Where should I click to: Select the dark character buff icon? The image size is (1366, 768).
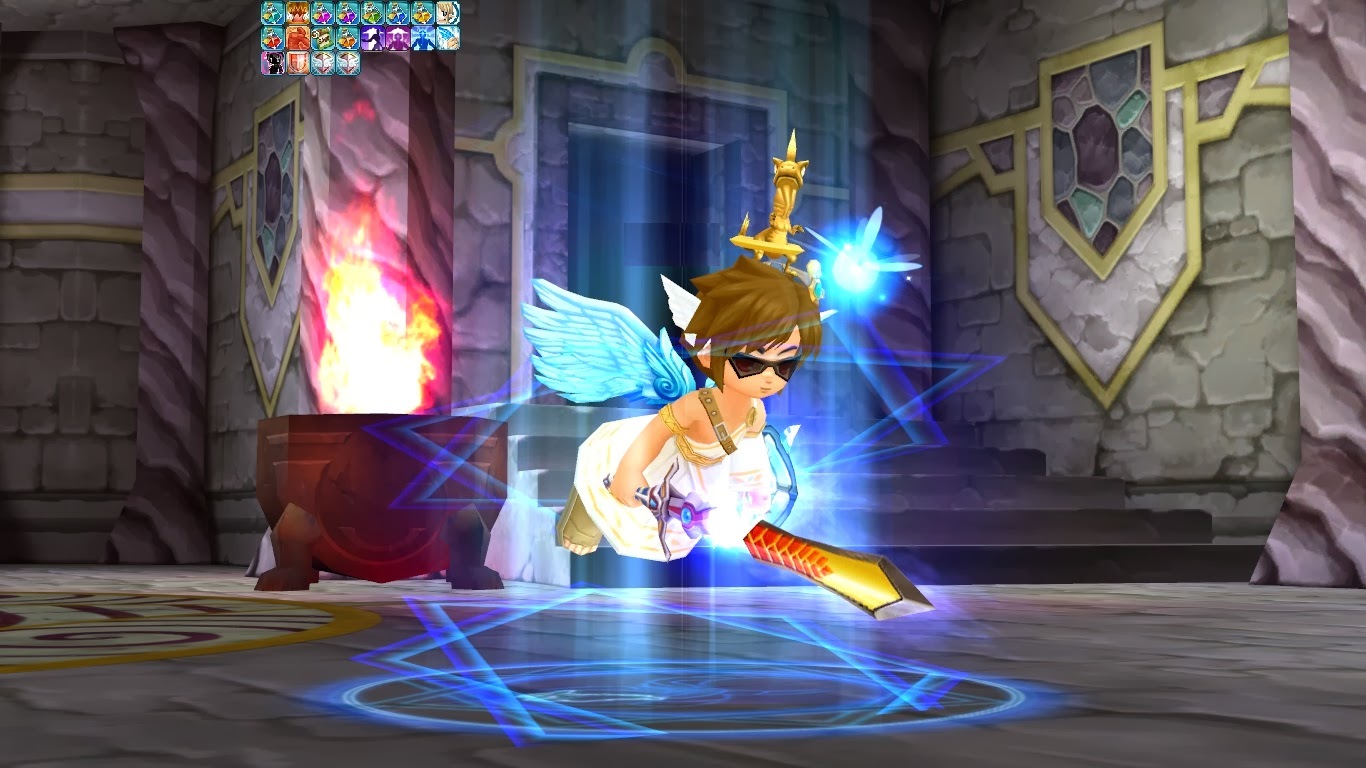(271, 62)
